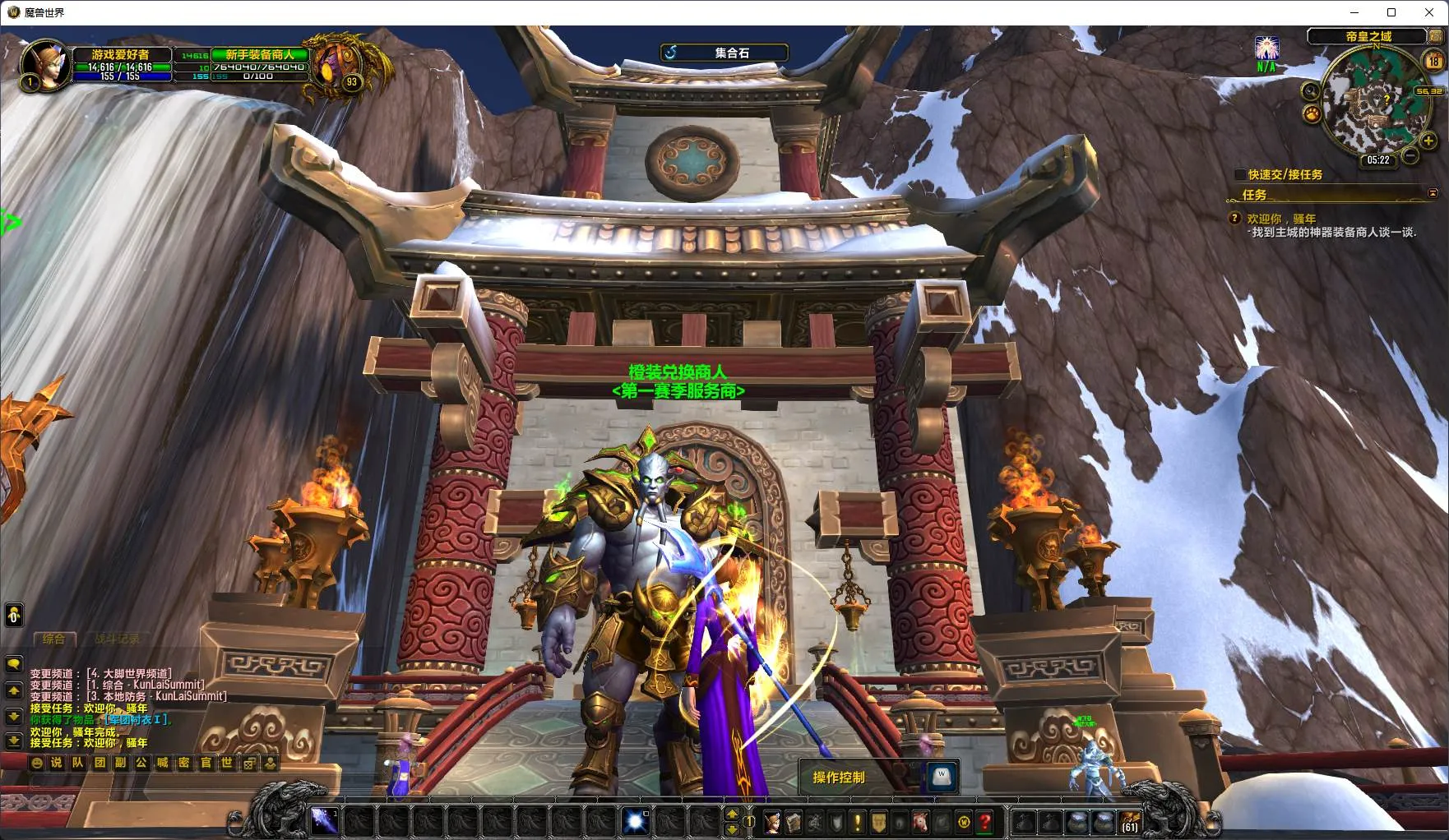Choose the 世 world channel button
The height and width of the screenshot is (840, 1449).
[x=227, y=763]
